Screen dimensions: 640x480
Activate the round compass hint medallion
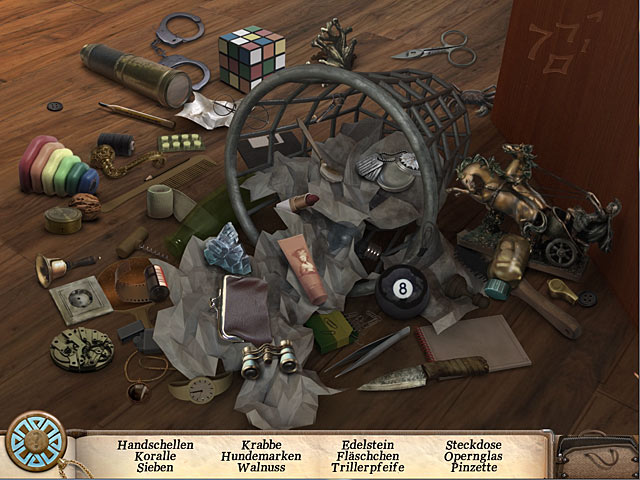(33, 439)
